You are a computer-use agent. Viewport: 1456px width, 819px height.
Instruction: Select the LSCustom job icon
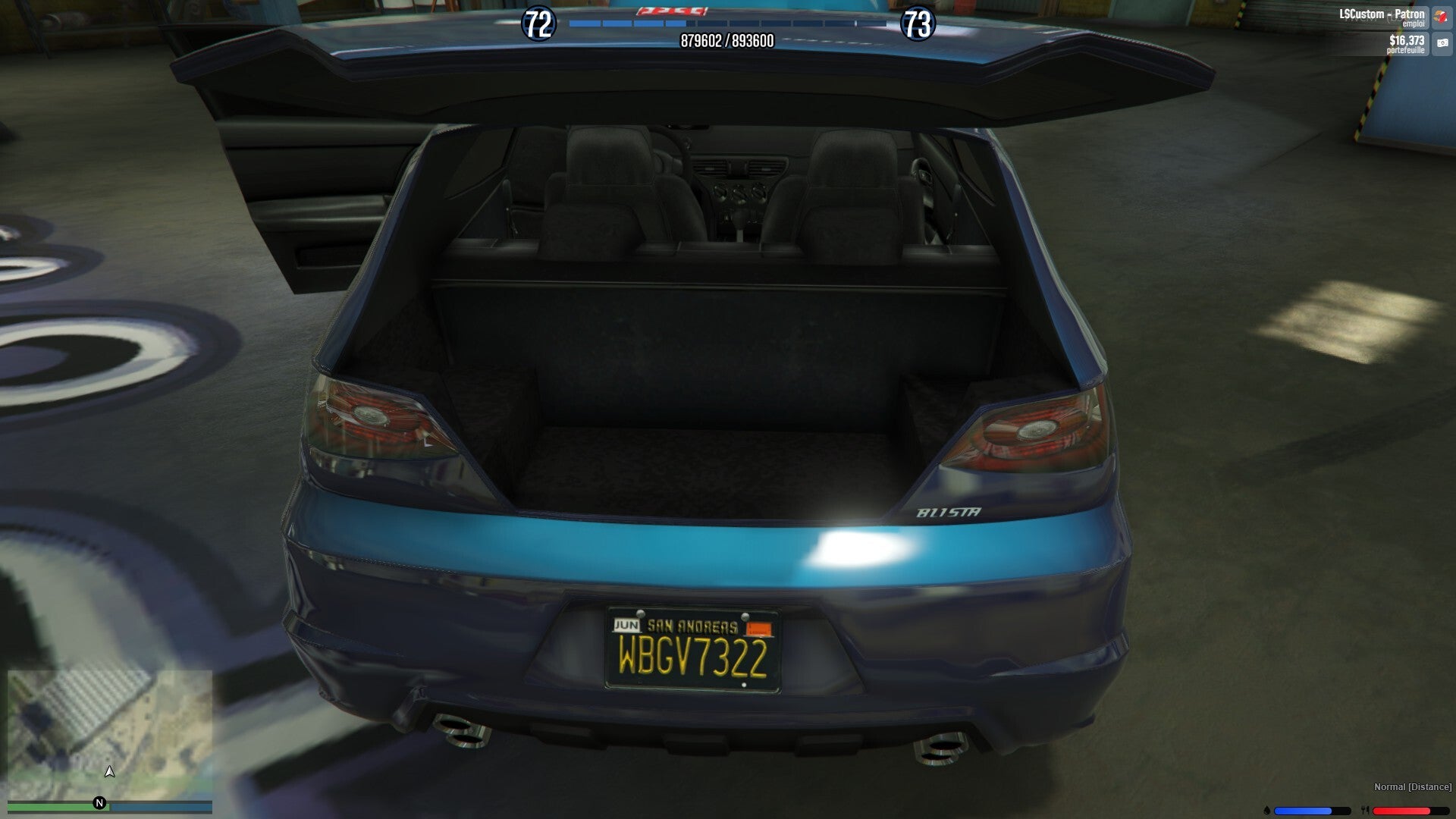coord(1441,17)
